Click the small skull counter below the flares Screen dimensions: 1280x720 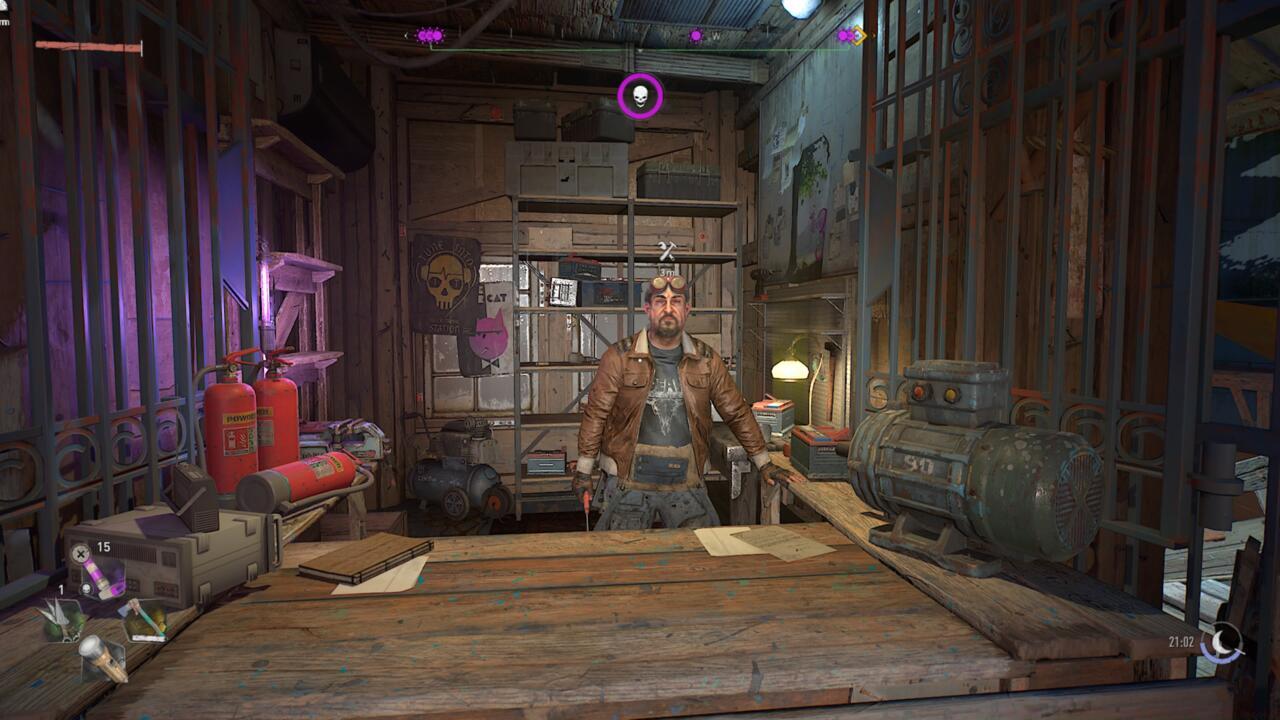tap(85, 589)
